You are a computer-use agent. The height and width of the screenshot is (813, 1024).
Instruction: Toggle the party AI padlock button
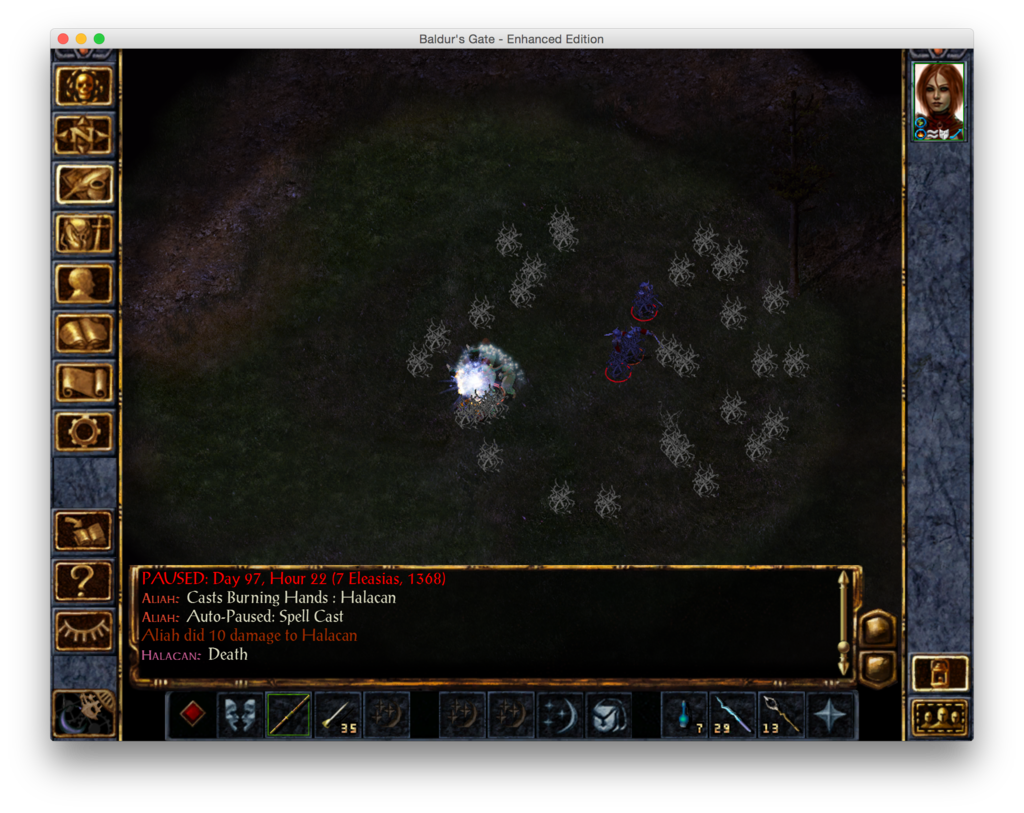[x=940, y=673]
